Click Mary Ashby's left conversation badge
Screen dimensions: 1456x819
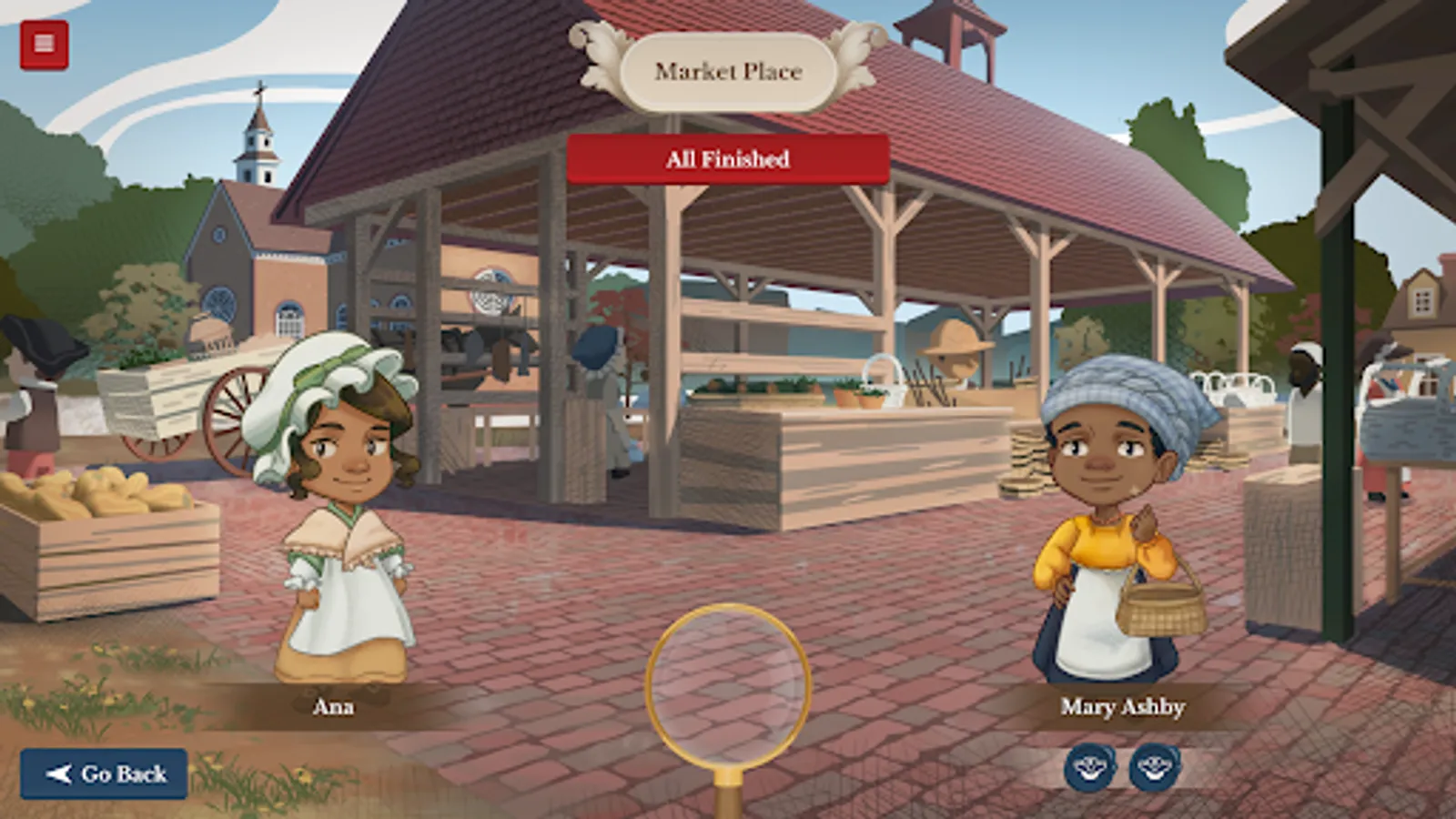(1092, 765)
